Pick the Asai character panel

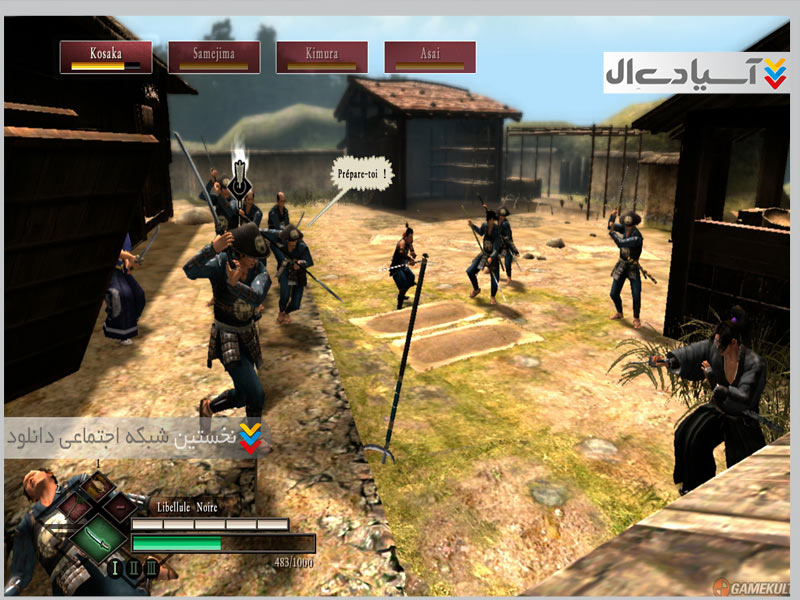pos(430,56)
